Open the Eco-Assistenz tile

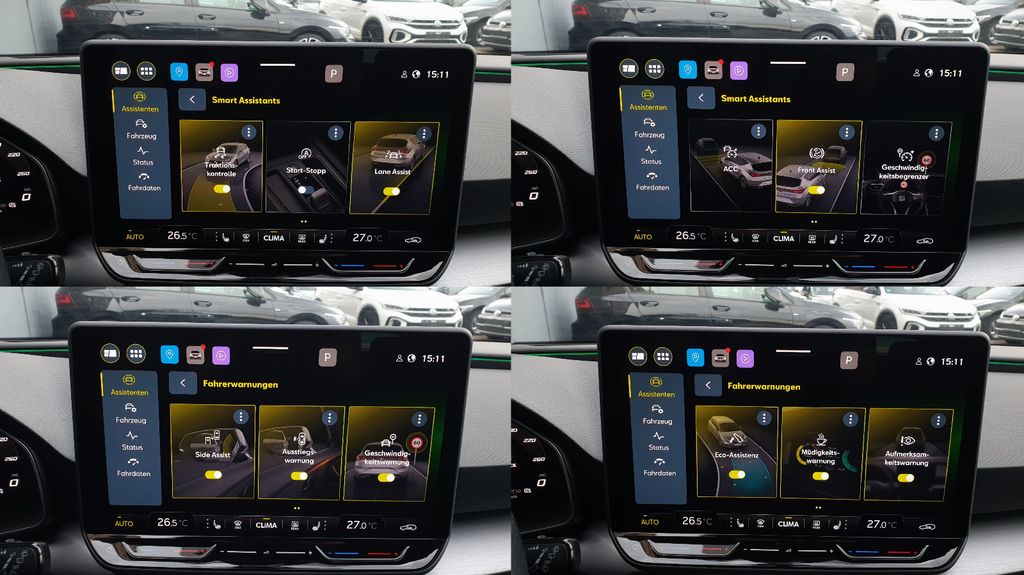click(x=736, y=452)
